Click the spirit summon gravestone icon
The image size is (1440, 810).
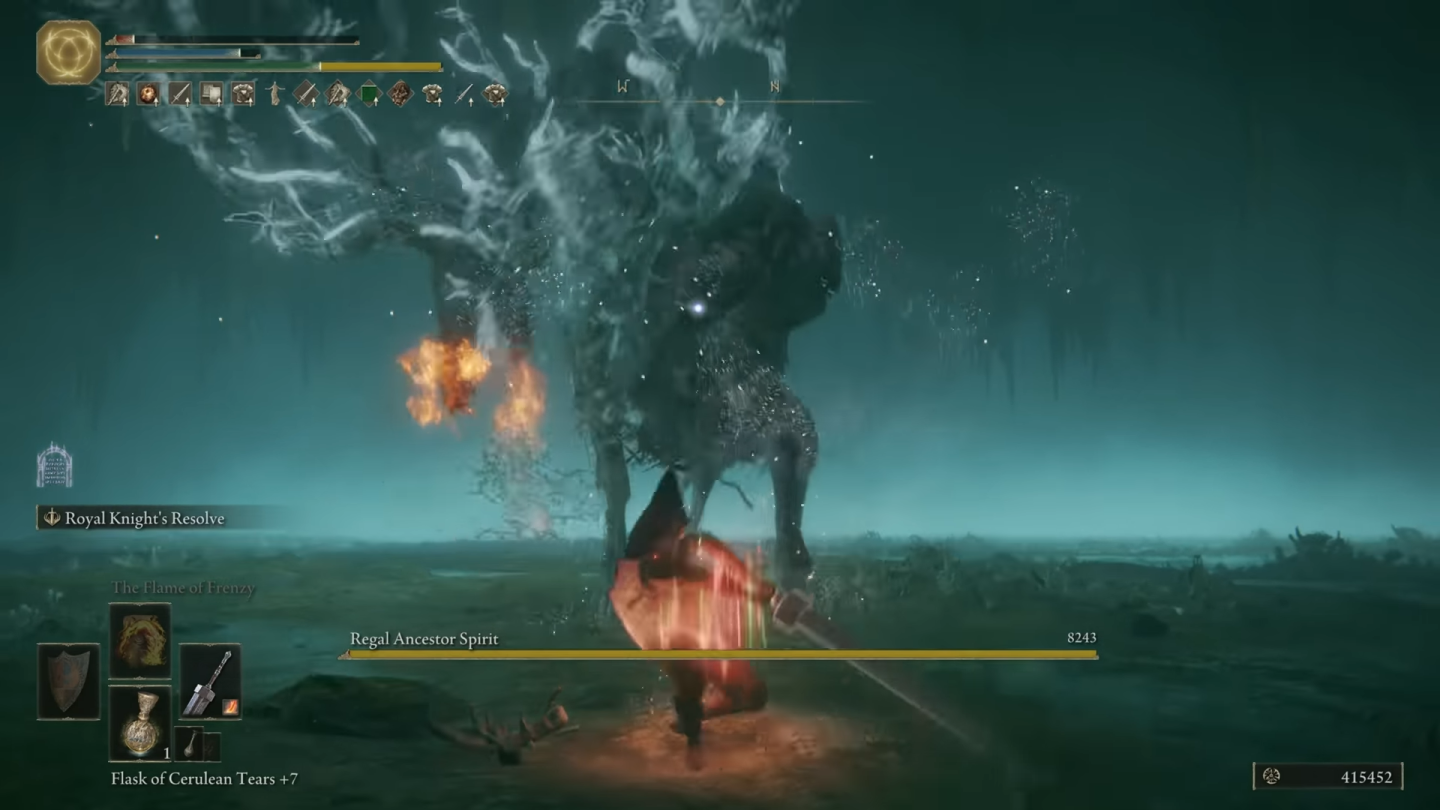(54, 466)
